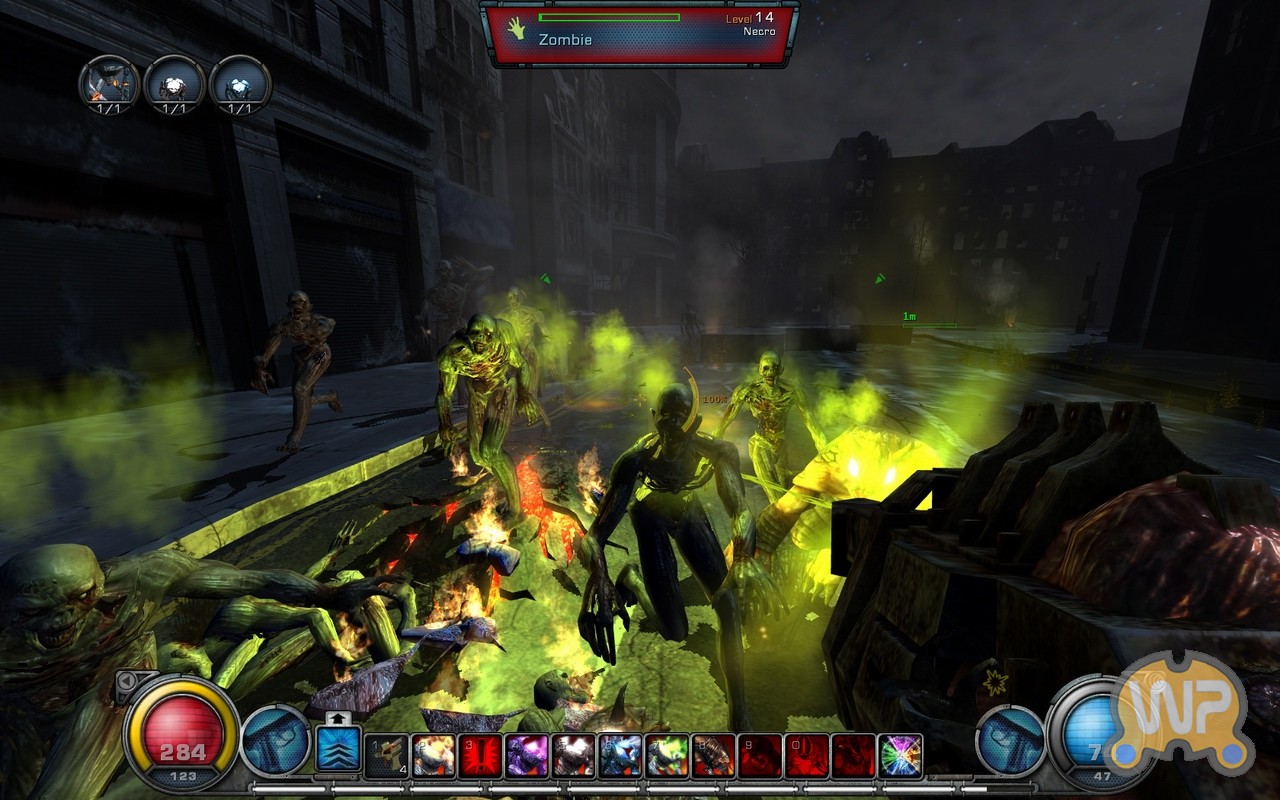Select the red-tinted skill in slot 8
The width and height of the screenshot is (1280, 800).
click(714, 755)
